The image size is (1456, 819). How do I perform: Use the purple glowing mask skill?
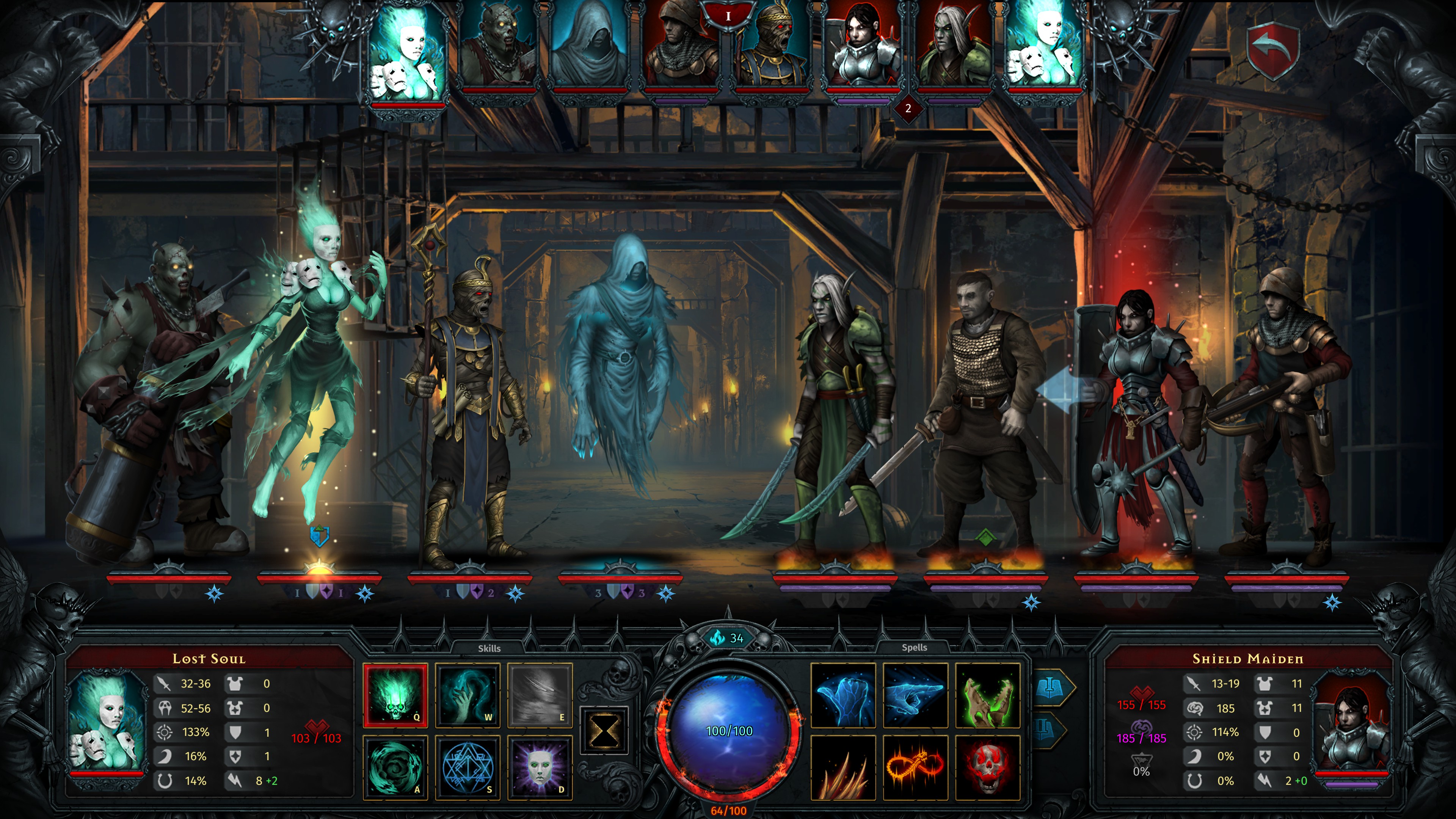[540, 767]
